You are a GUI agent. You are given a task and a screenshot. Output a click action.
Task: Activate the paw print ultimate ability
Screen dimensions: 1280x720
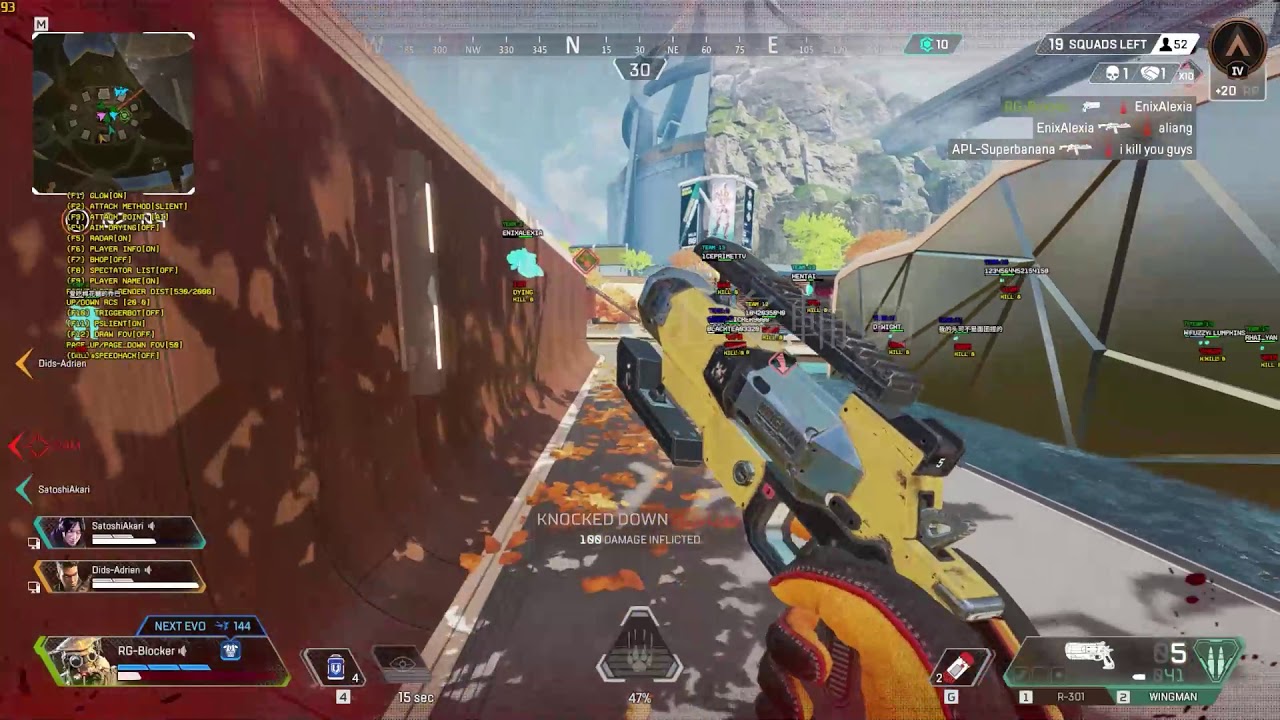tap(639, 650)
